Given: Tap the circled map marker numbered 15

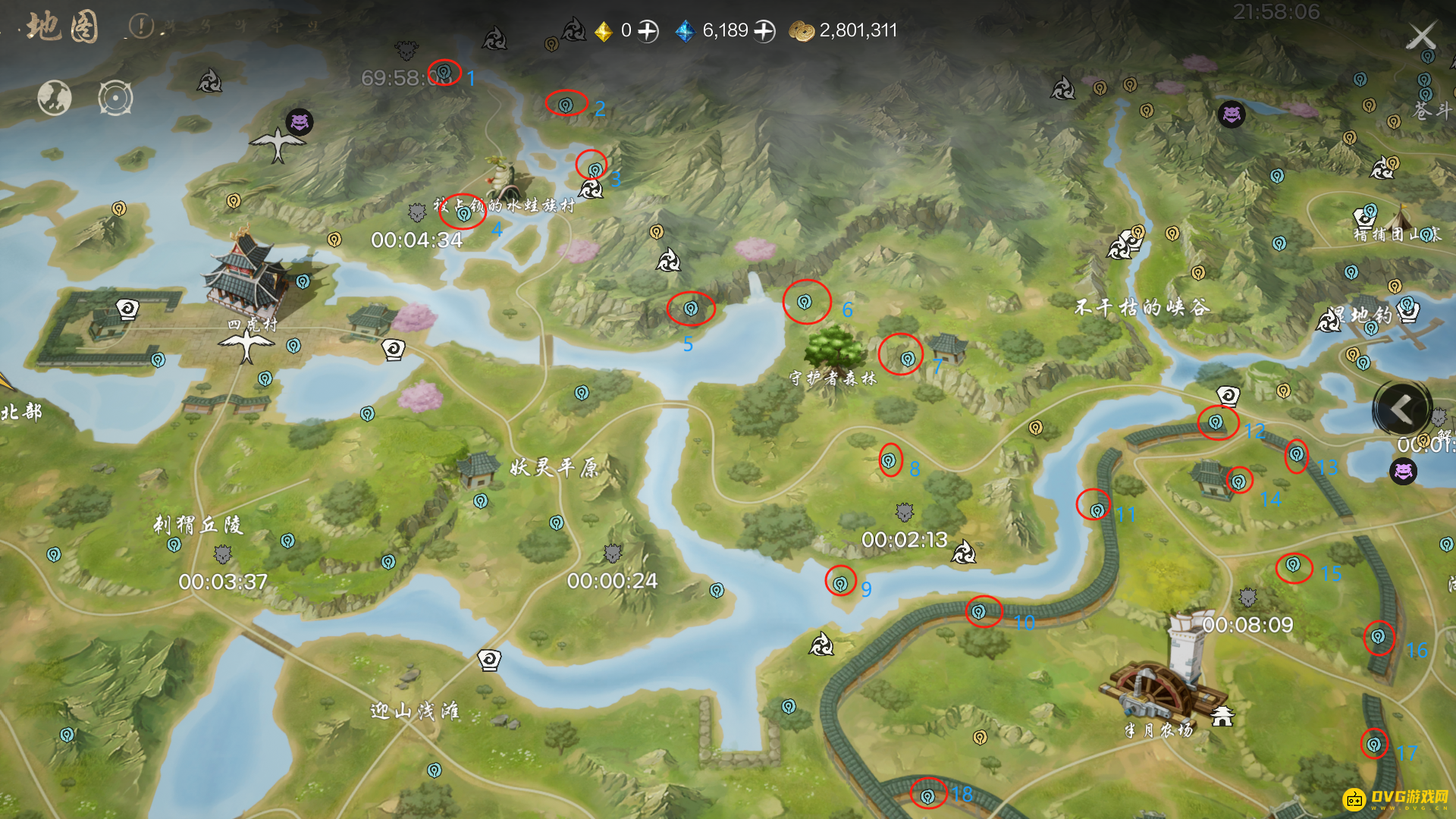Looking at the screenshot, I should 1293,565.
